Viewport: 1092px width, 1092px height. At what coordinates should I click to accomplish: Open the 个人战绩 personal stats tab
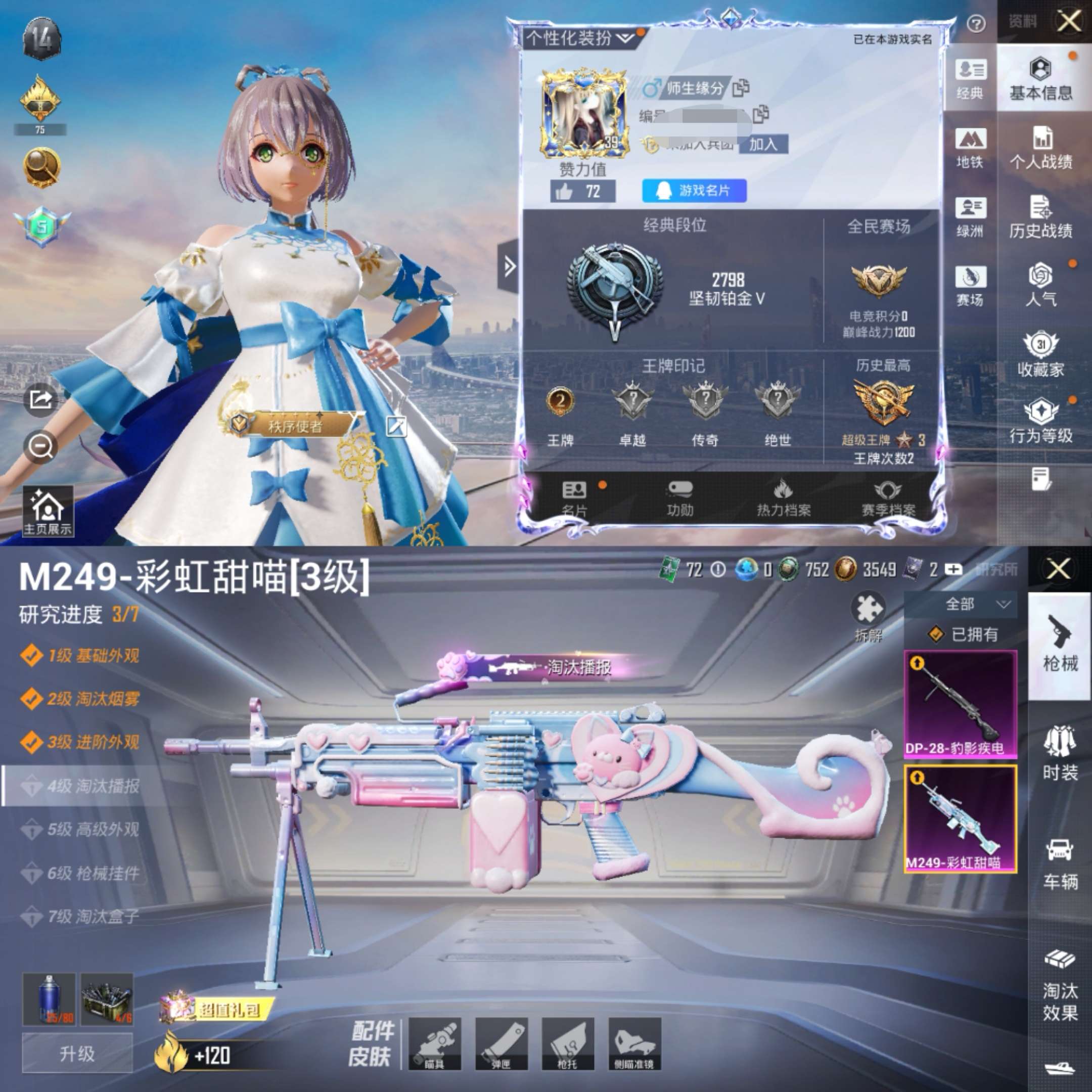tap(1040, 149)
